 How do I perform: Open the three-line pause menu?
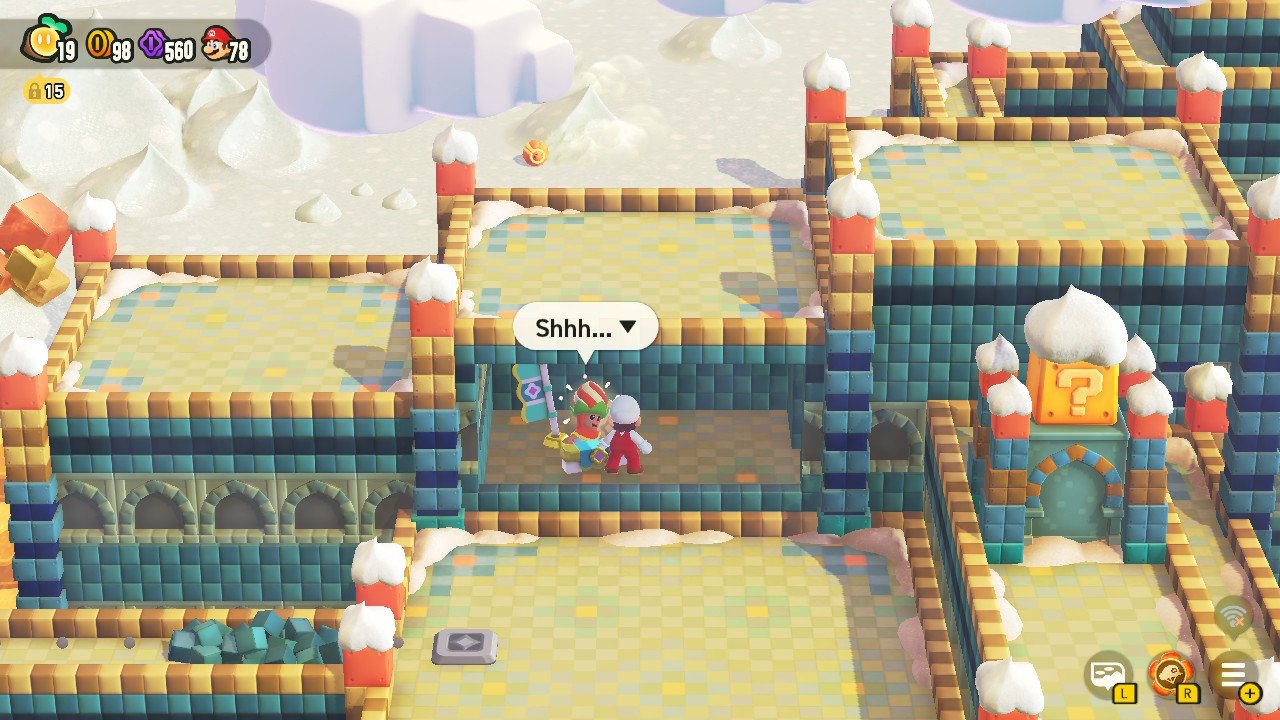coord(1234,675)
